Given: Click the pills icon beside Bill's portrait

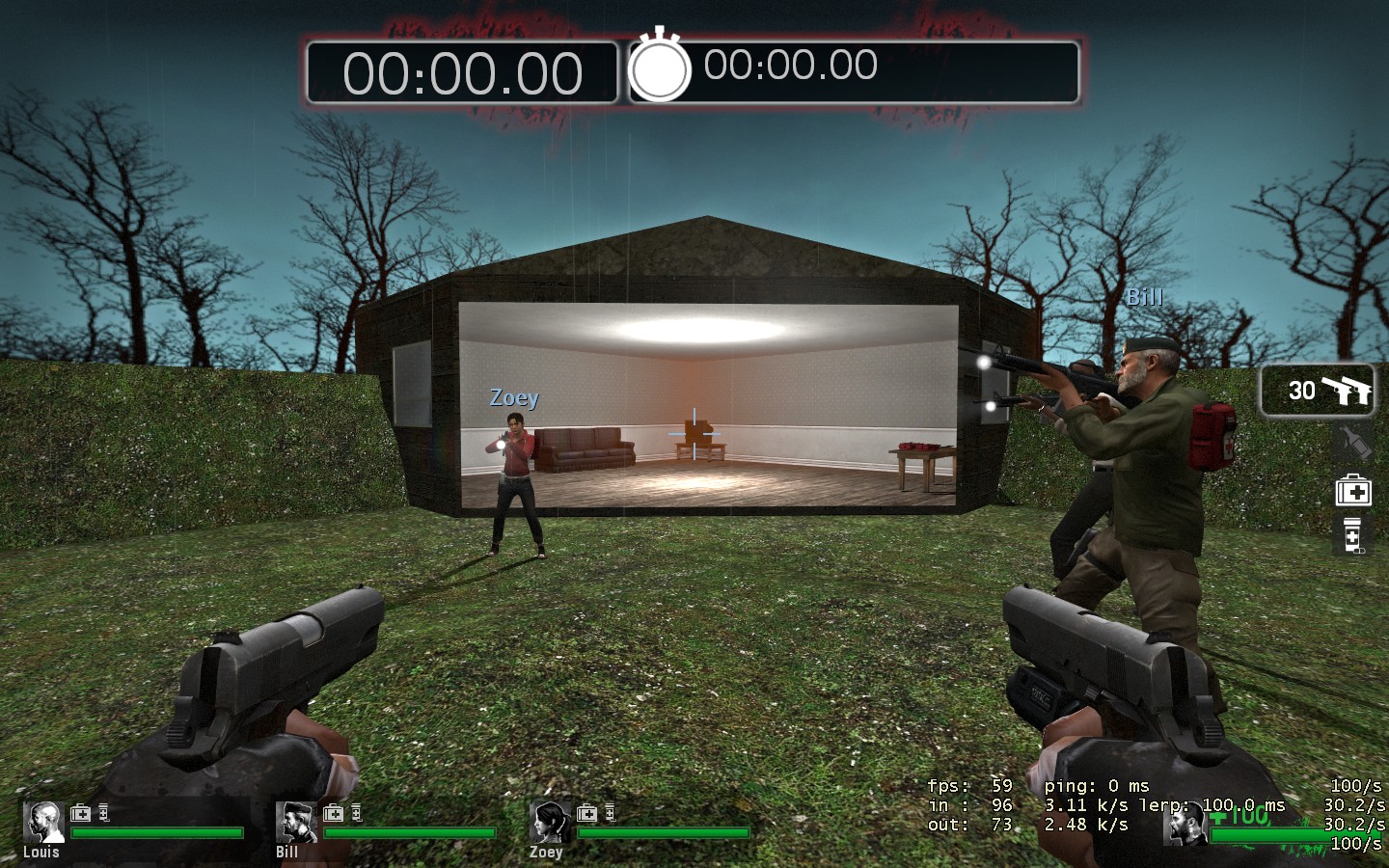Looking at the screenshot, I should pyautogui.click(x=355, y=814).
